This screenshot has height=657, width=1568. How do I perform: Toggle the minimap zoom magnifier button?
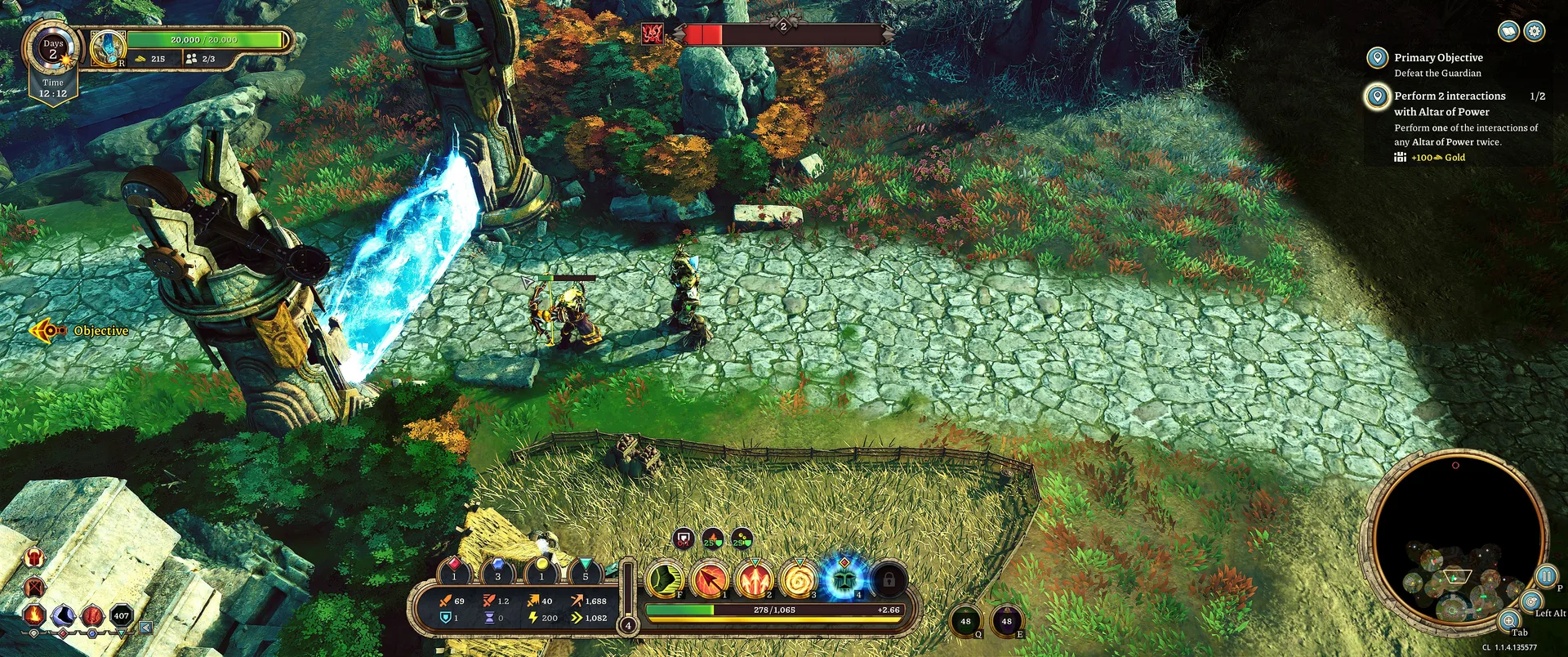[x=1509, y=620]
